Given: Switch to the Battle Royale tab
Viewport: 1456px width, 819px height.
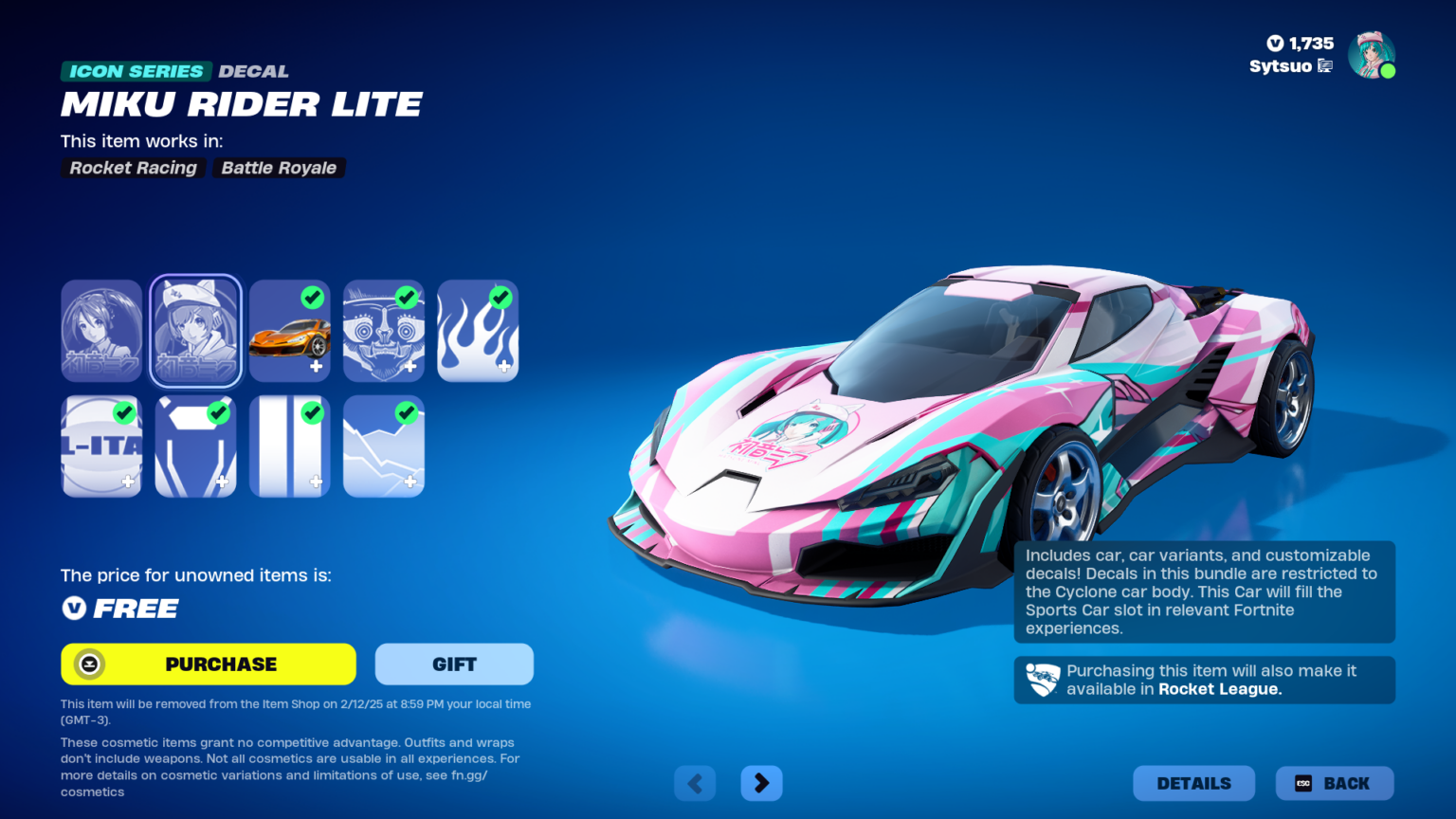Looking at the screenshot, I should [279, 168].
